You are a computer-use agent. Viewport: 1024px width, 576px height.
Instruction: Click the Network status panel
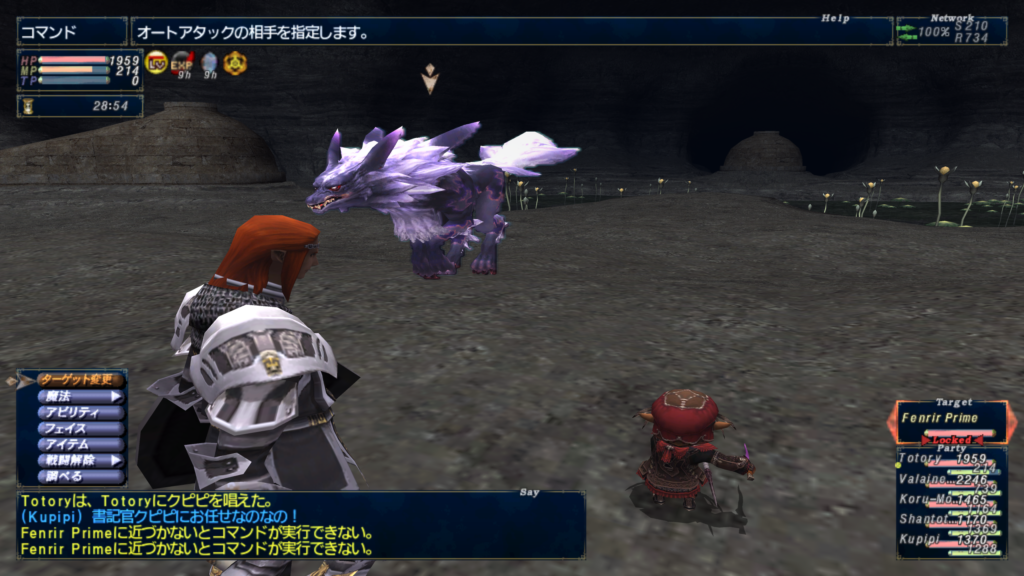click(x=951, y=31)
